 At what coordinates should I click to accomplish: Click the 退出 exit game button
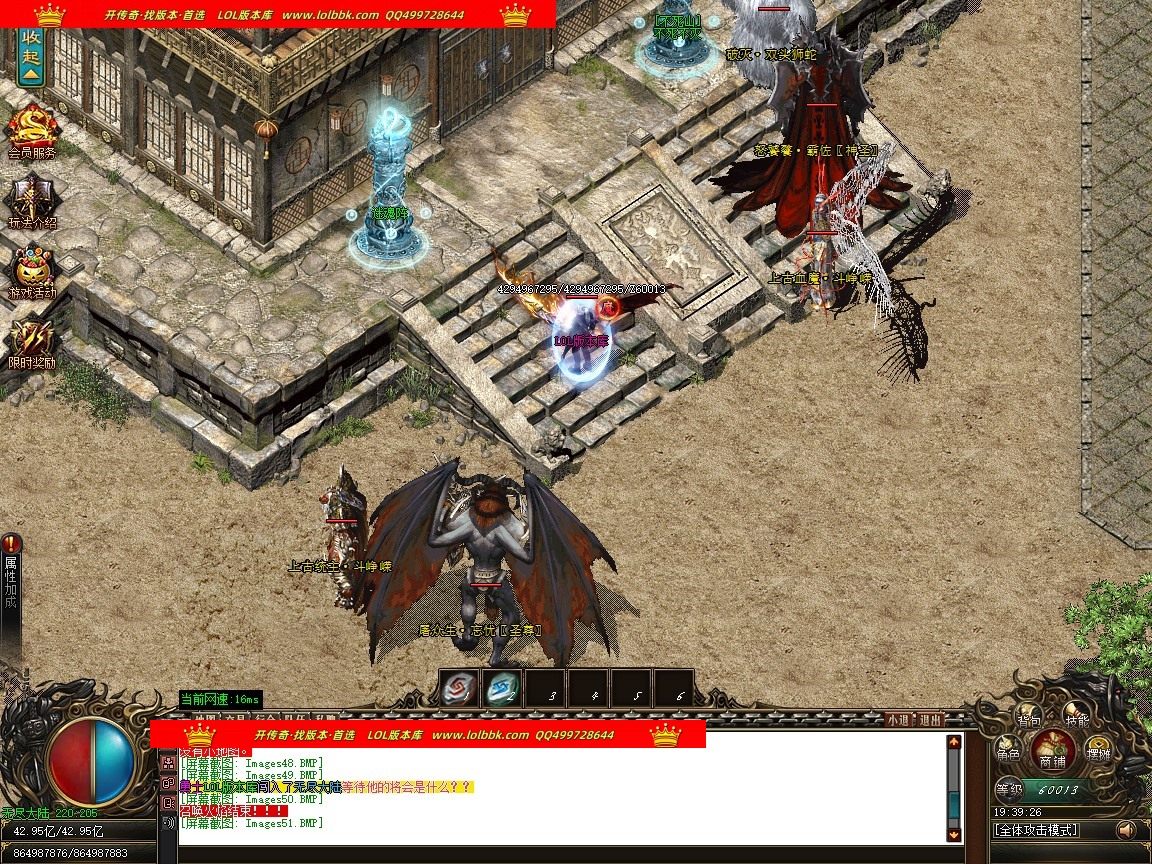[930, 719]
